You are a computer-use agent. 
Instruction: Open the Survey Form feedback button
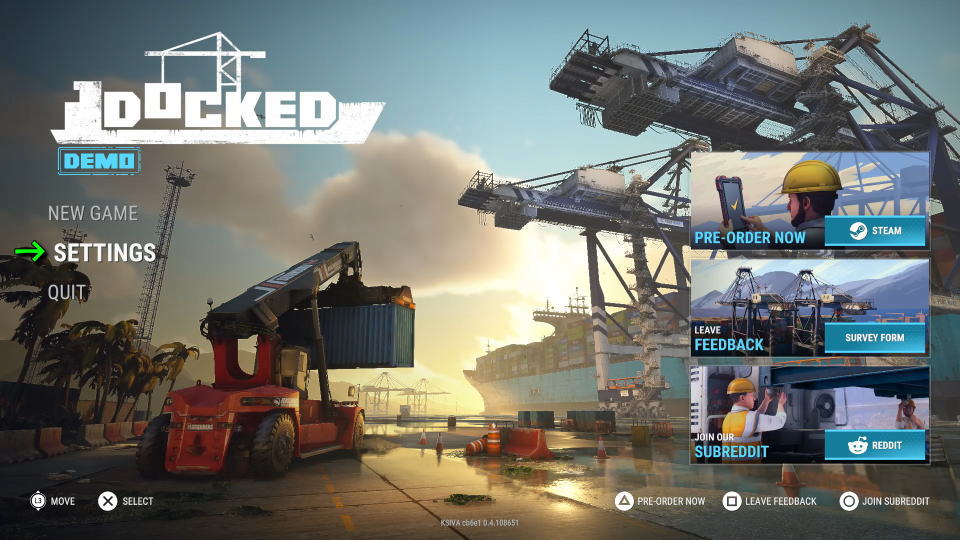click(875, 338)
